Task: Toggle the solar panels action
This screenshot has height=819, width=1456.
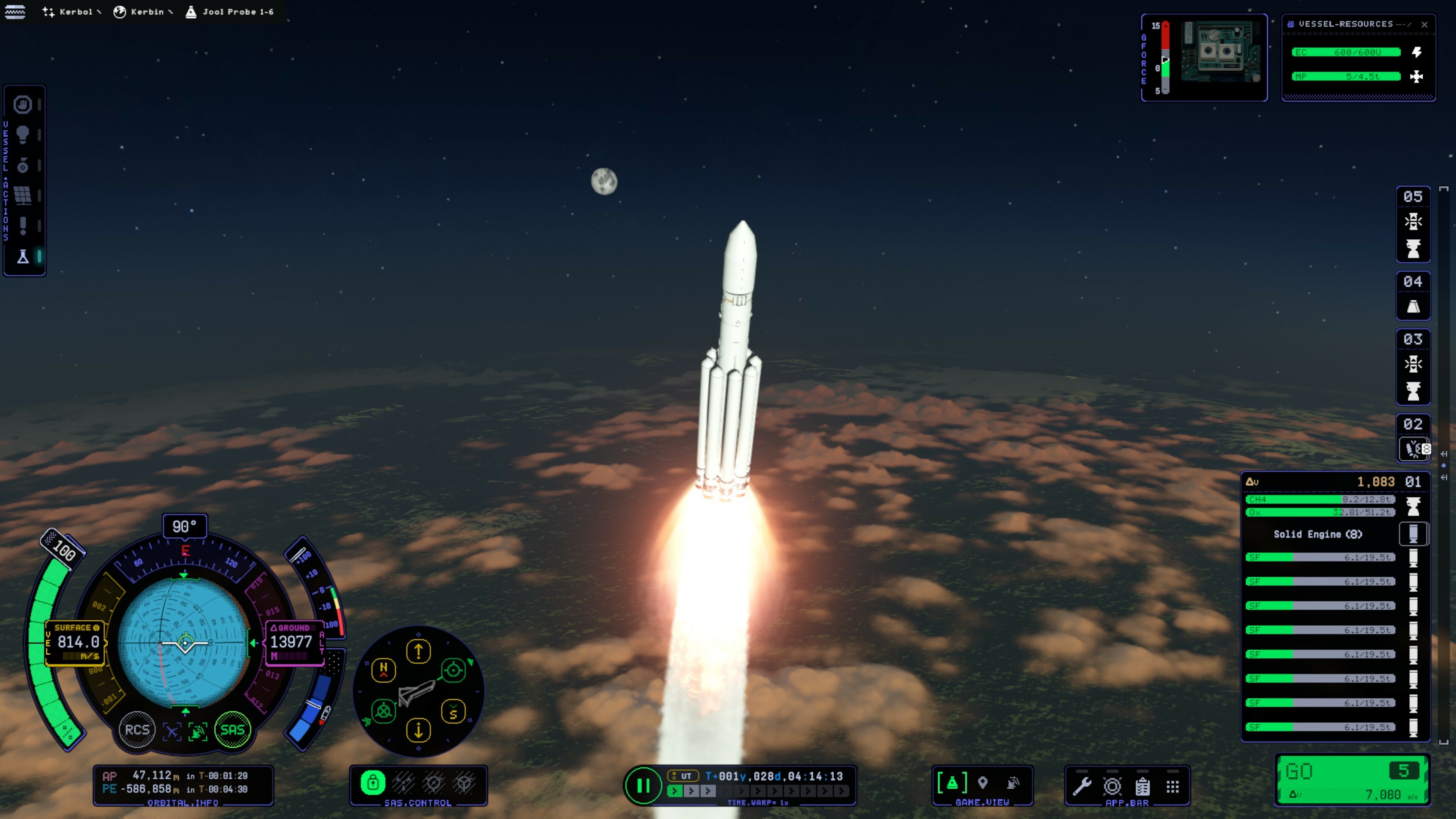Action: pyautogui.click(x=23, y=196)
